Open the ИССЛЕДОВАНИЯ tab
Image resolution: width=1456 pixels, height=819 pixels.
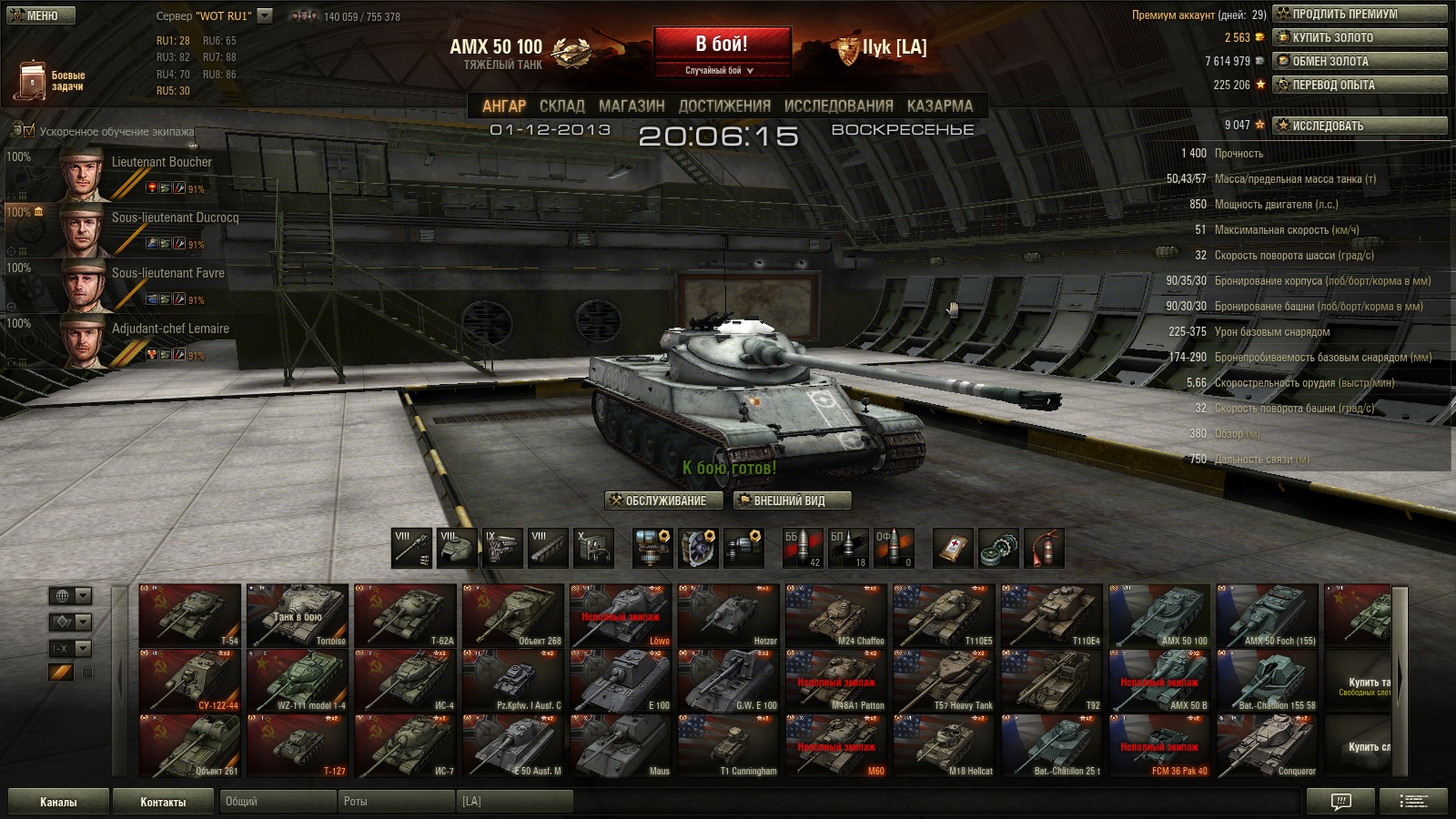tap(838, 106)
